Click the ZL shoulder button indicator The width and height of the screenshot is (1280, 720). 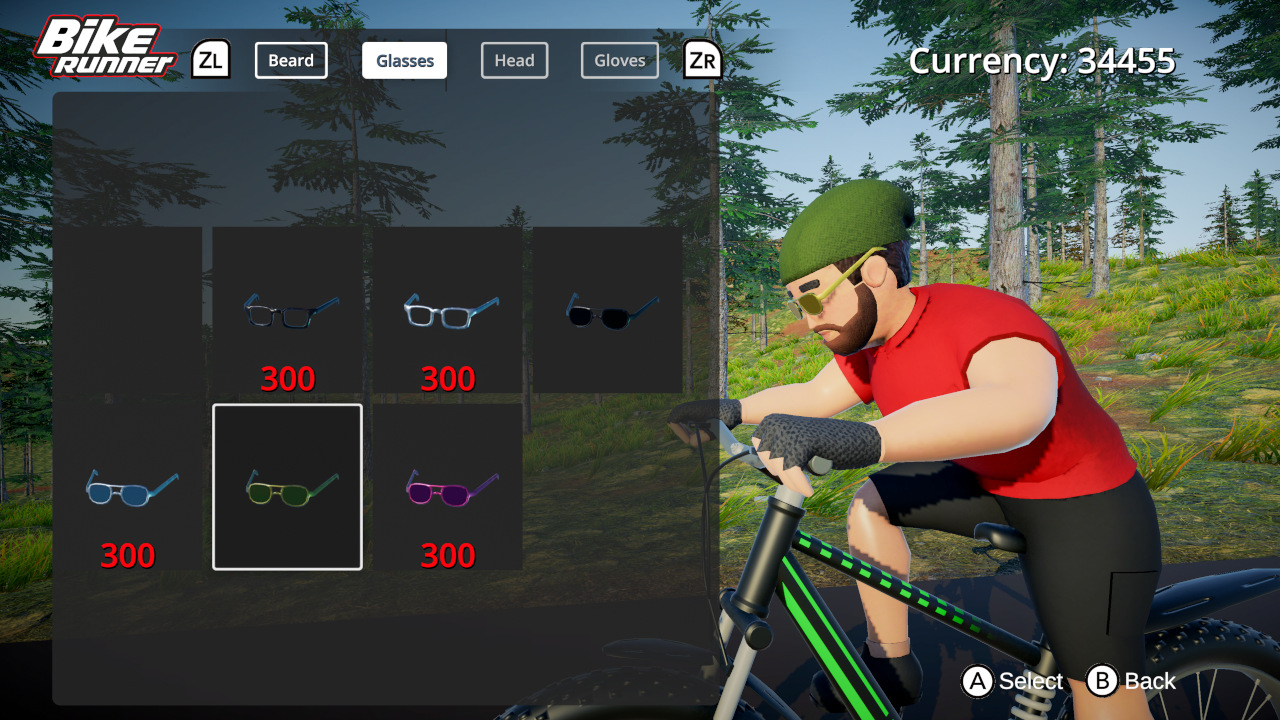[211, 60]
